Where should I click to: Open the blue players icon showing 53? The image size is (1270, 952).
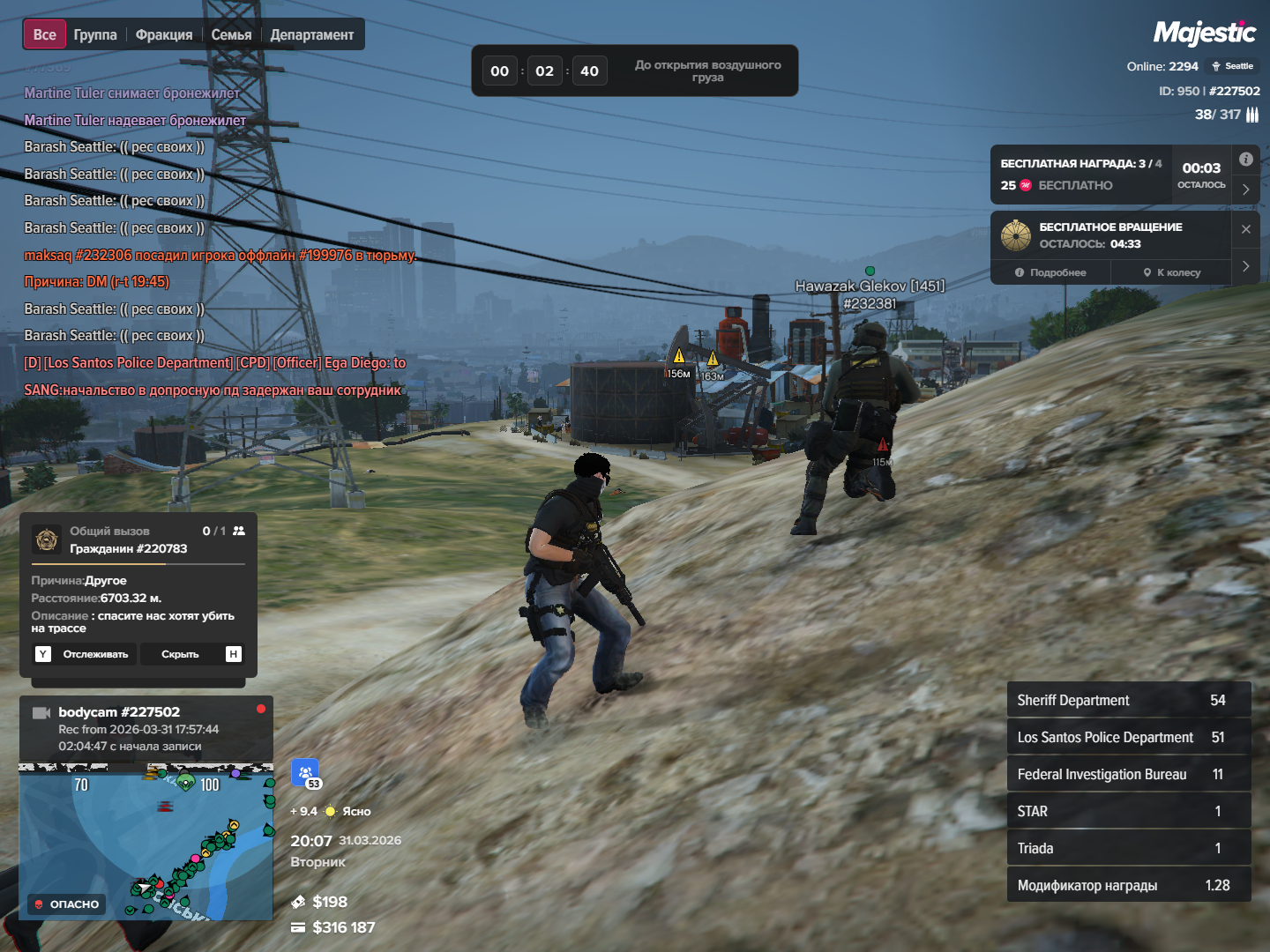305,773
